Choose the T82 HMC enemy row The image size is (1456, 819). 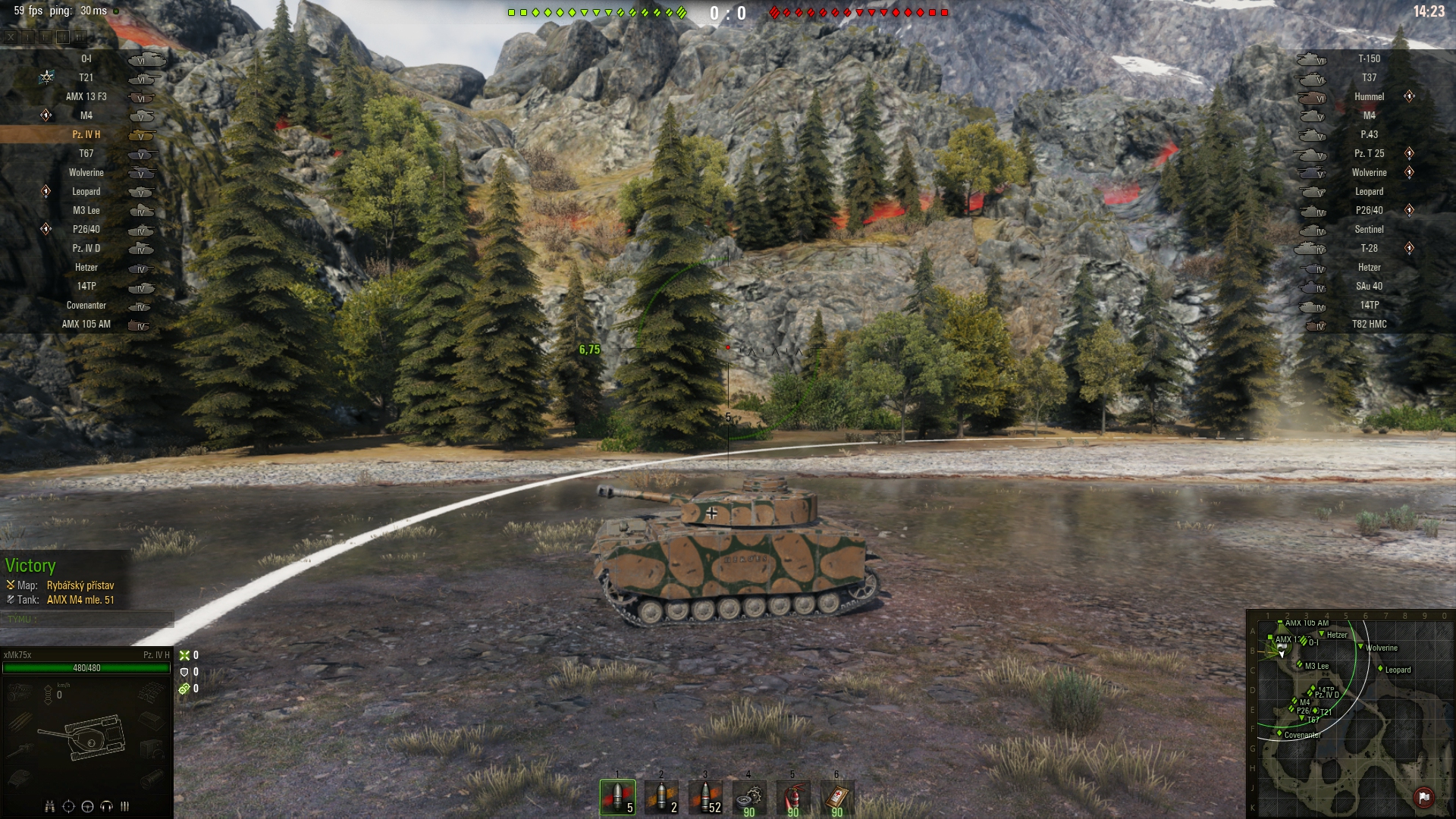click(1369, 325)
